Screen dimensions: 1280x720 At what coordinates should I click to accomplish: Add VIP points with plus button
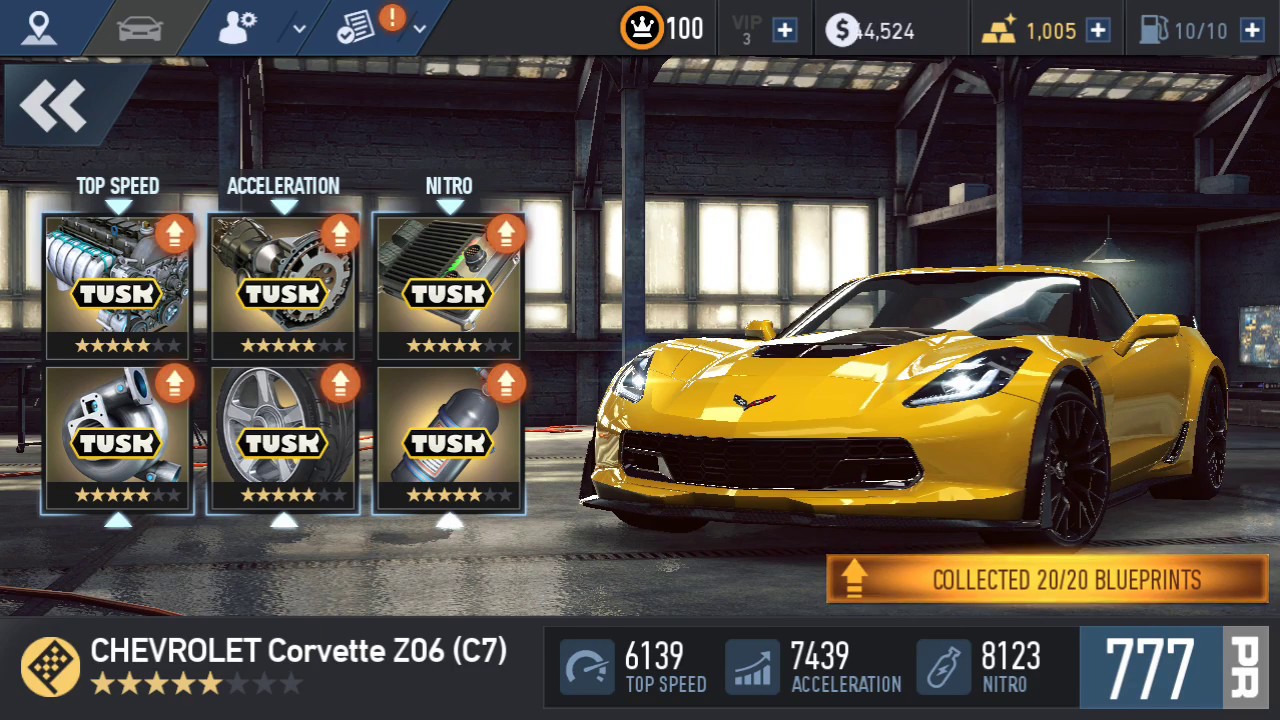click(x=785, y=30)
